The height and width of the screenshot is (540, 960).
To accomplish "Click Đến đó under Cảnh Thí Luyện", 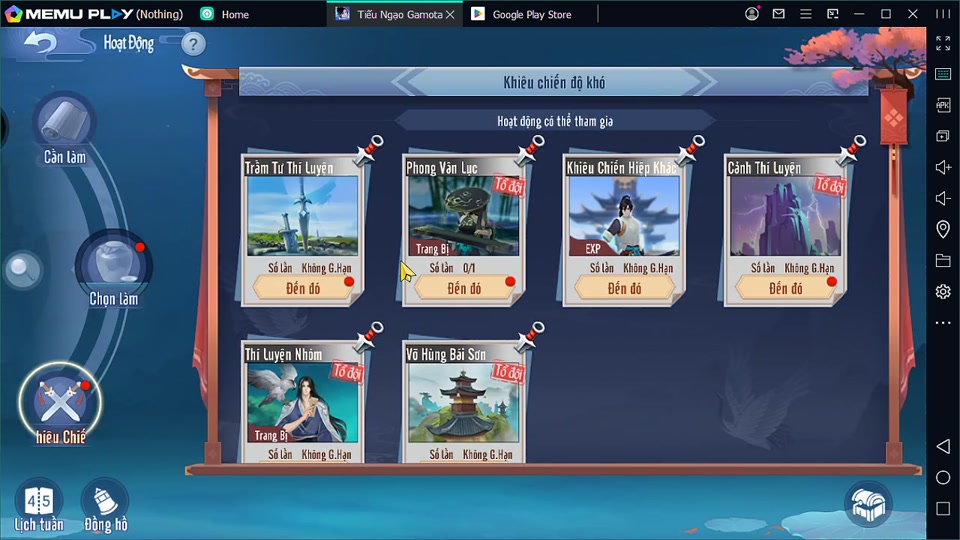I will point(786,288).
